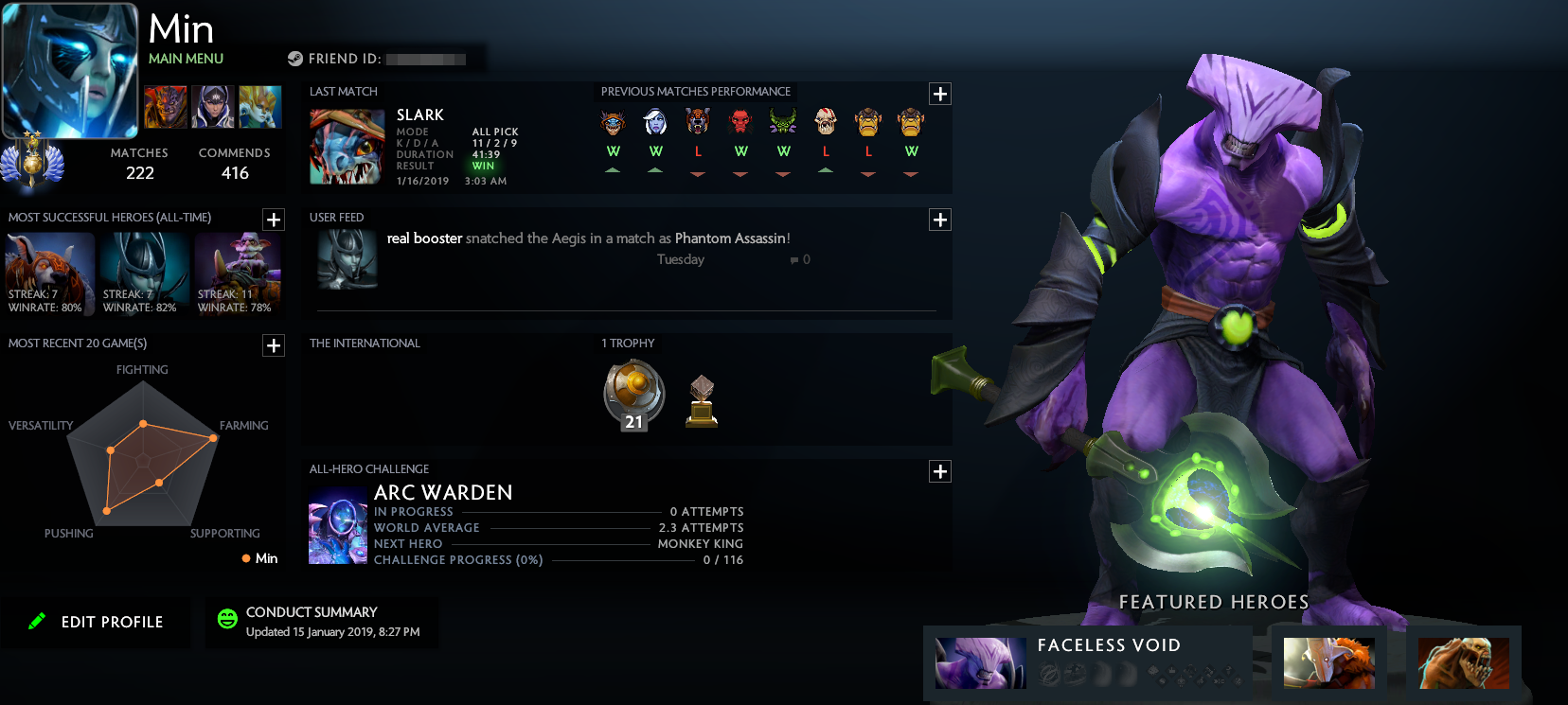Image resolution: width=1568 pixels, height=705 pixels.
Task: Click the Steam icon next to Friend ID
Action: pos(294,58)
